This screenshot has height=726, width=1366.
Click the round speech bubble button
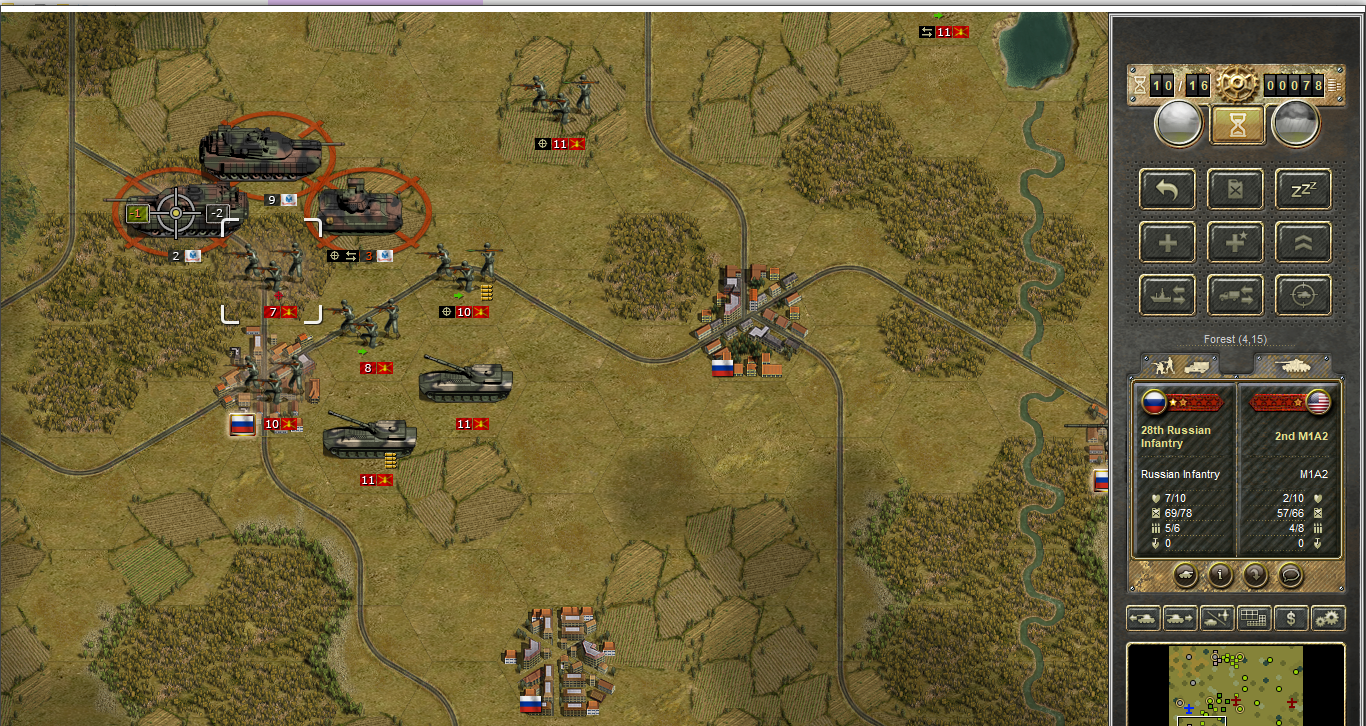click(x=1289, y=575)
